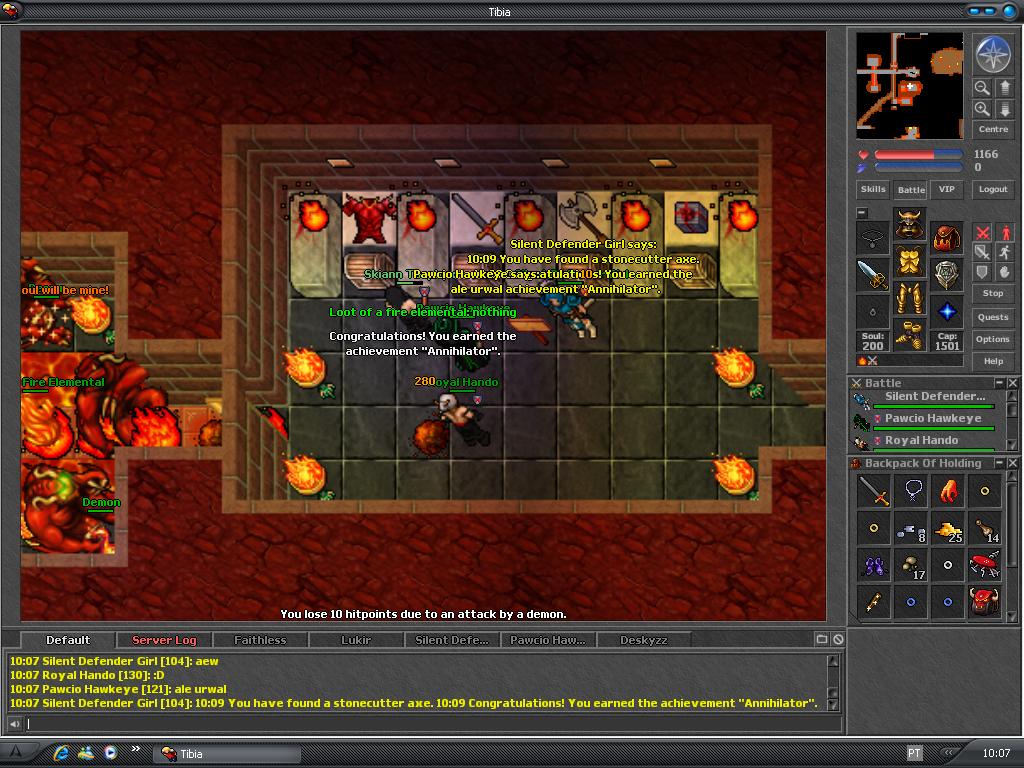This screenshot has width=1024, height=768.
Task: Select Pawcio Hawkeye in the Battle list
Action: 932,419
